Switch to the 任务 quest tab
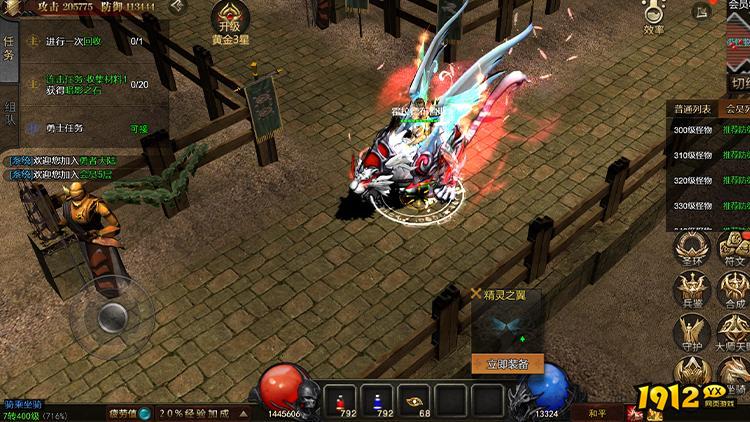Image resolution: width=750 pixels, height=422 pixels. tap(10, 46)
